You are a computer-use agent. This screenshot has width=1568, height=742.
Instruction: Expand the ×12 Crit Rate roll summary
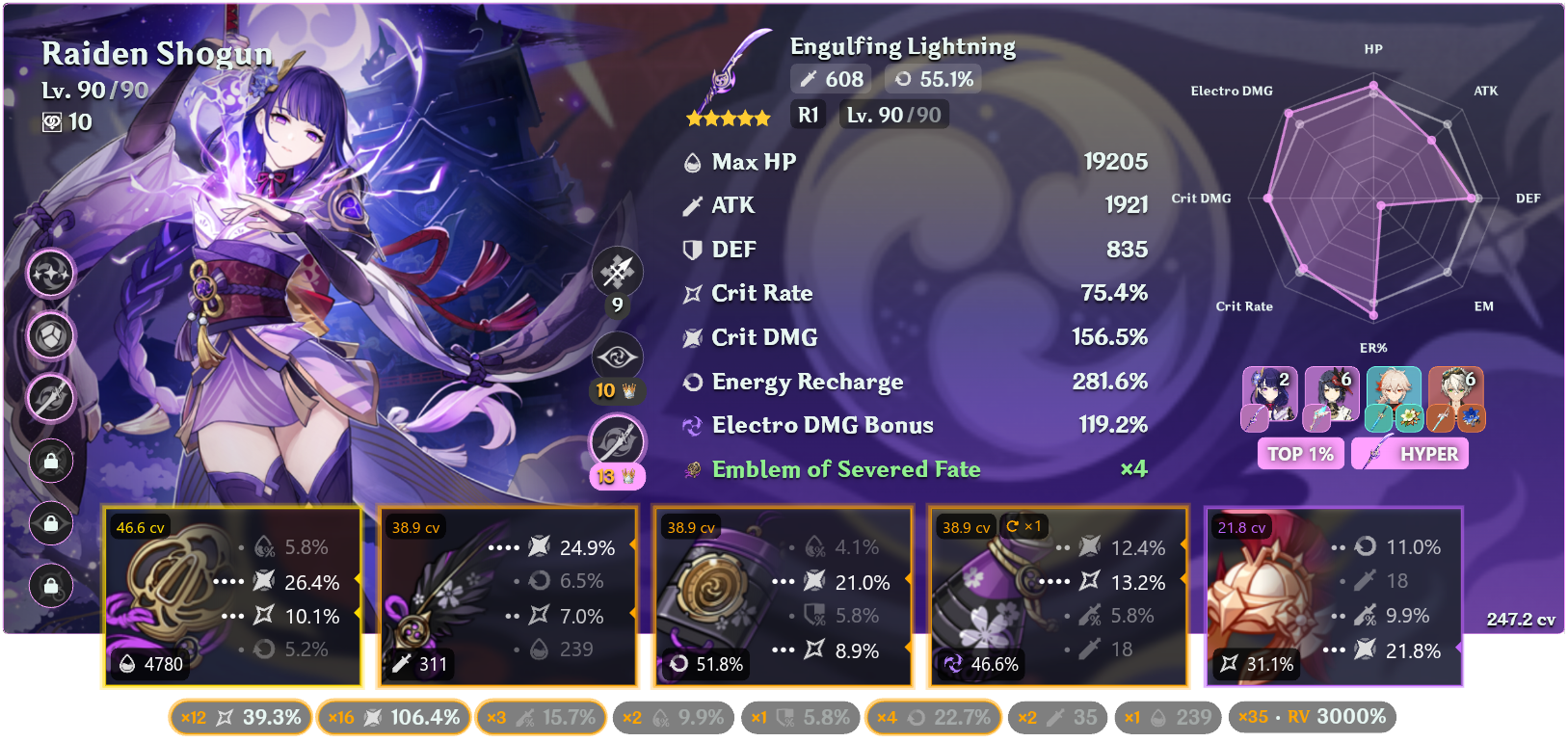pos(239,717)
